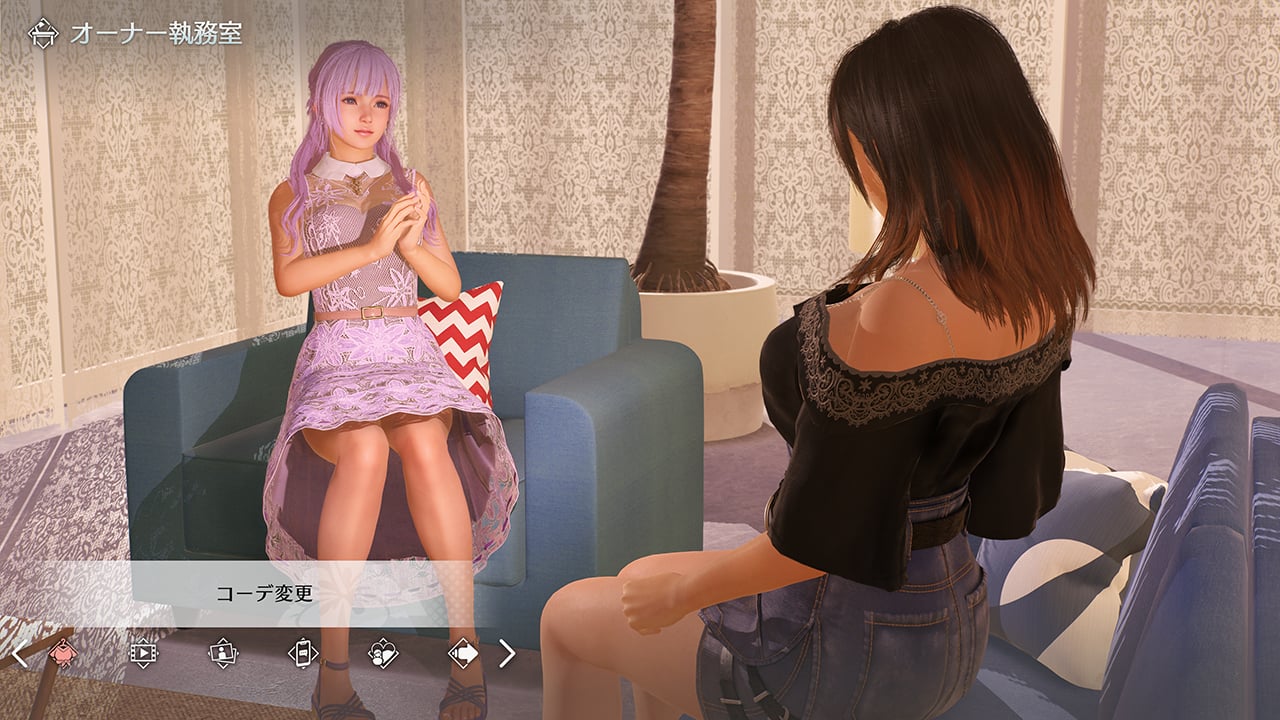The width and height of the screenshot is (1280, 720).
Task: Open the photo album icon
Action: point(222,653)
